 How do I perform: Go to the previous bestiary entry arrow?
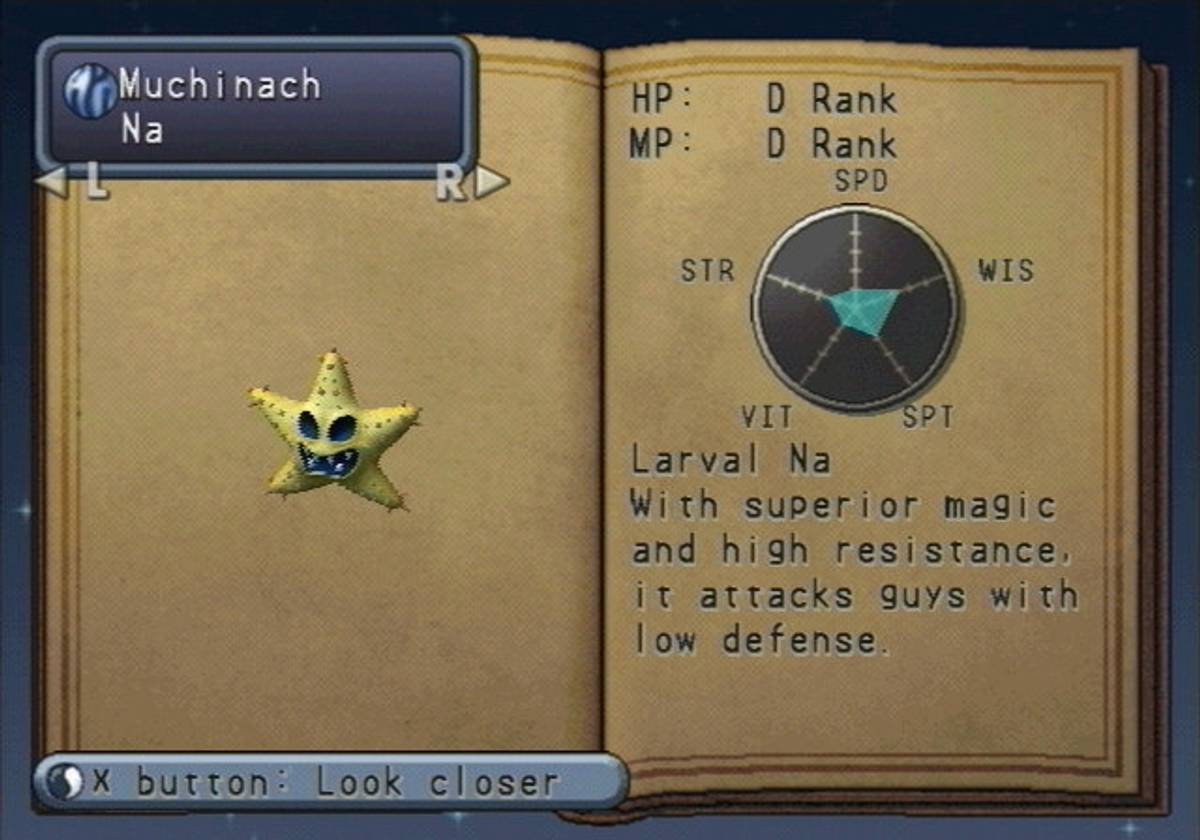[52, 183]
